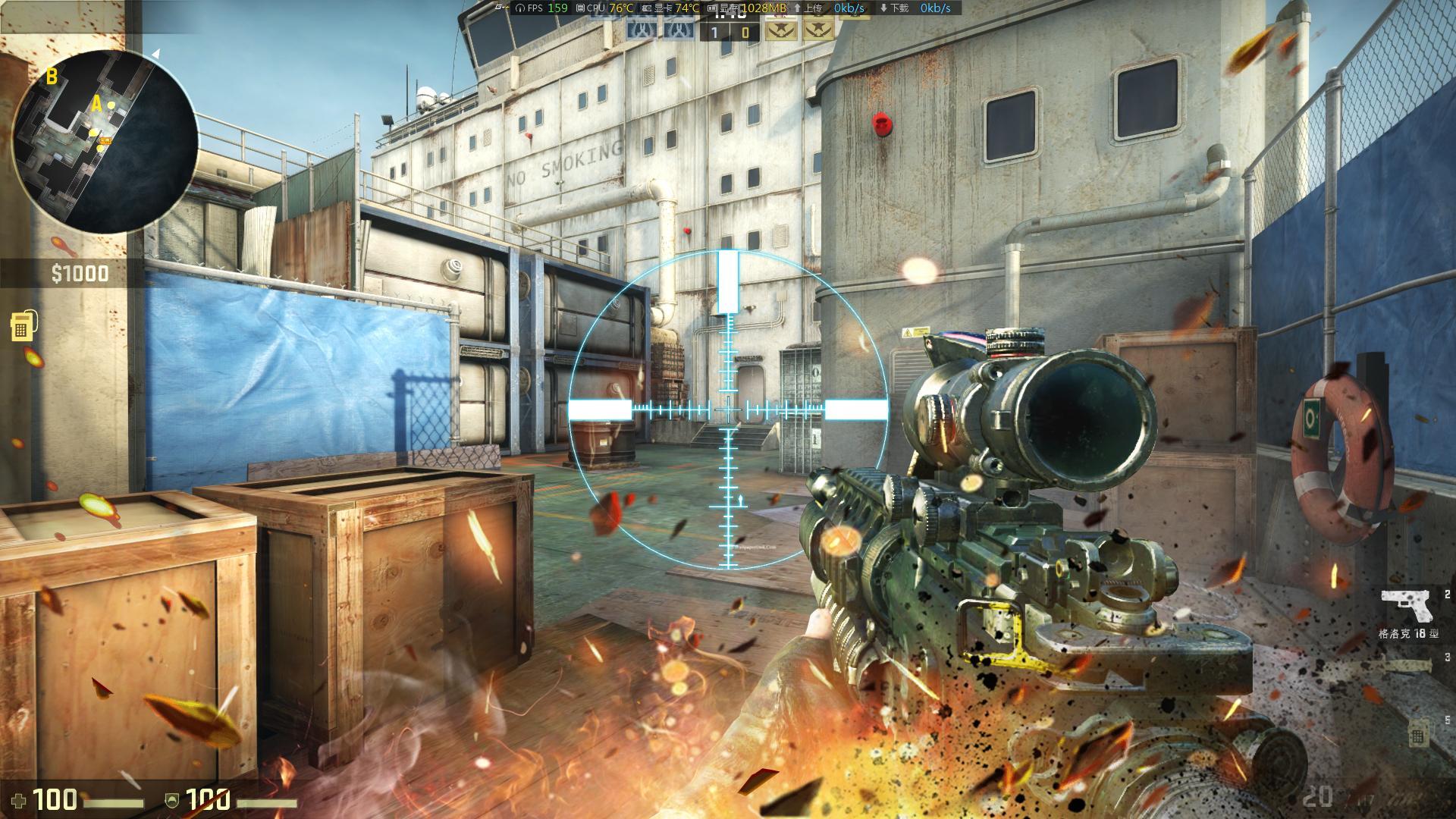Image resolution: width=1456 pixels, height=819 pixels.
Task: Click the CPU chip icon in the overlay bar
Action: point(581,9)
